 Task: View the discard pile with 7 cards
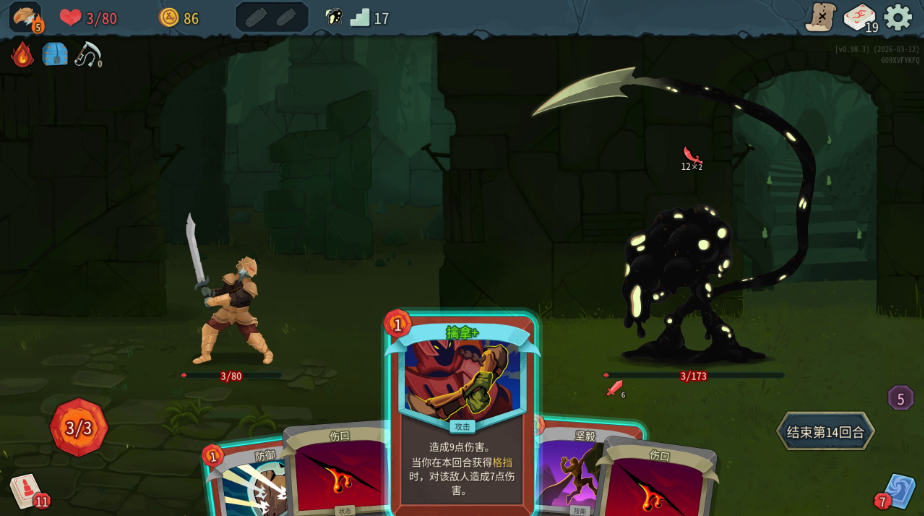click(x=897, y=490)
